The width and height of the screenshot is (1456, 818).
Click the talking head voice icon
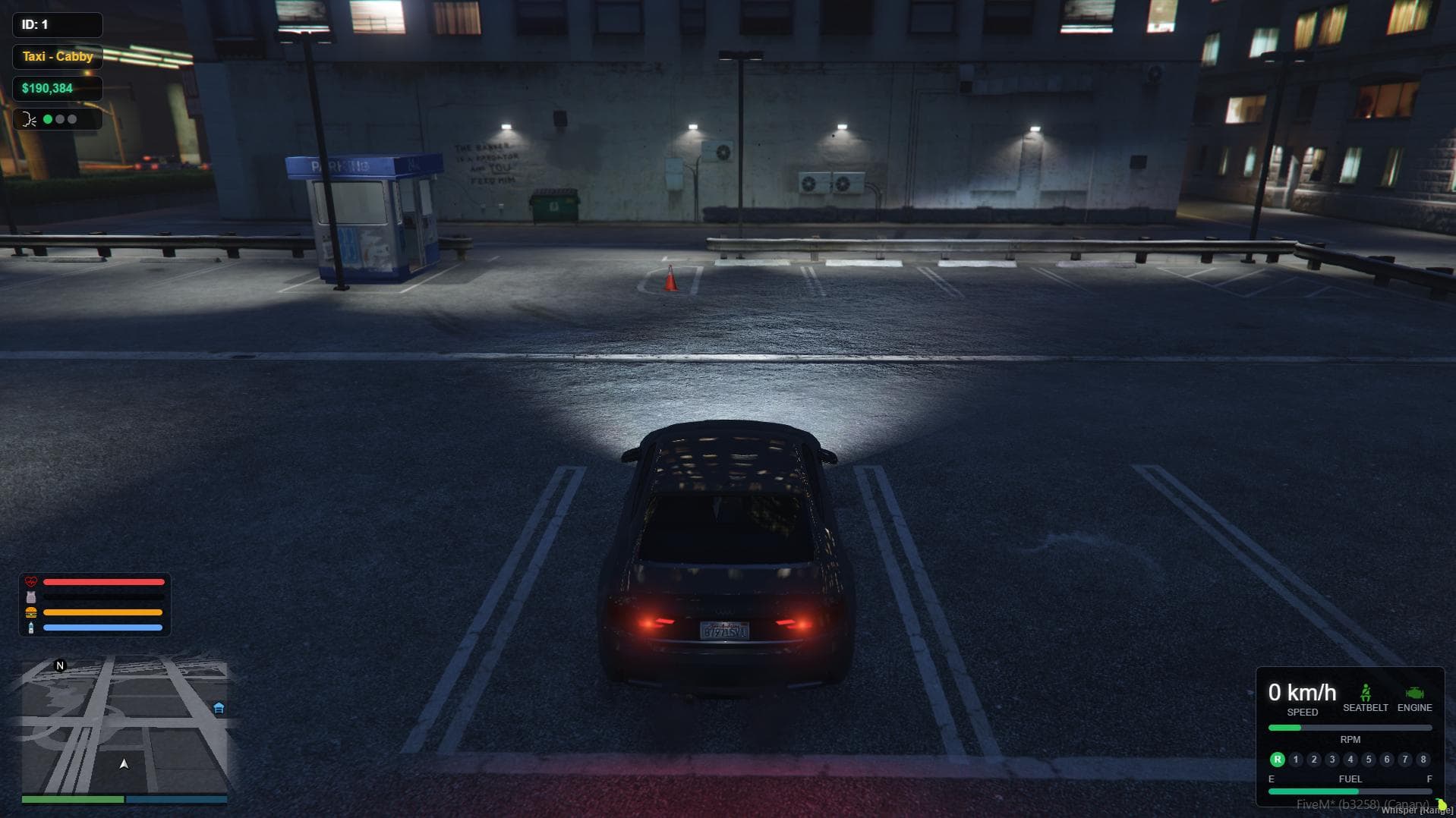(x=28, y=119)
